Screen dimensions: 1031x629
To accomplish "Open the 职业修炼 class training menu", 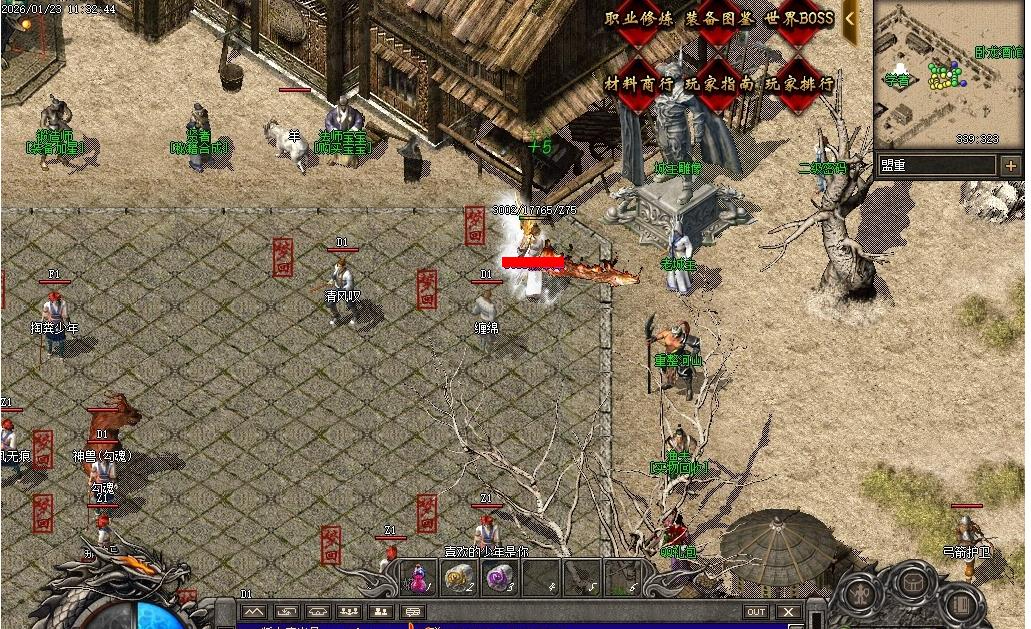I will click(639, 20).
